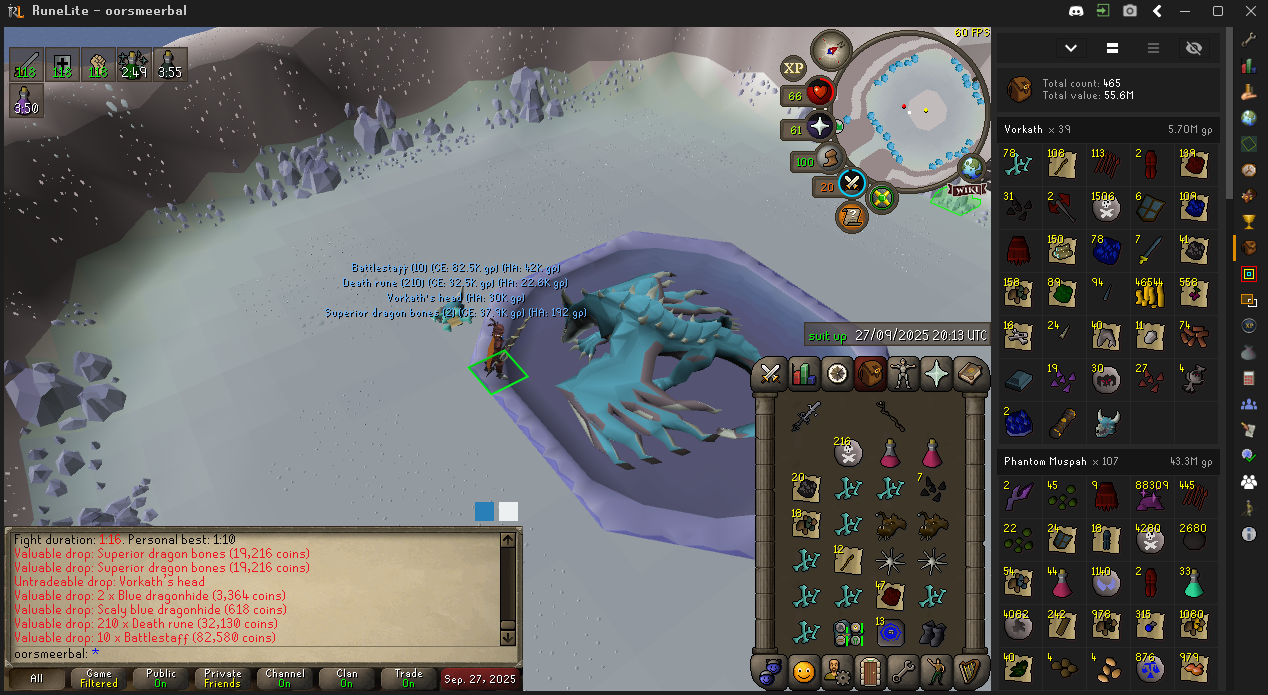Select the Game chat filter tab
The width and height of the screenshot is (1268, 695).
point(99,678)
